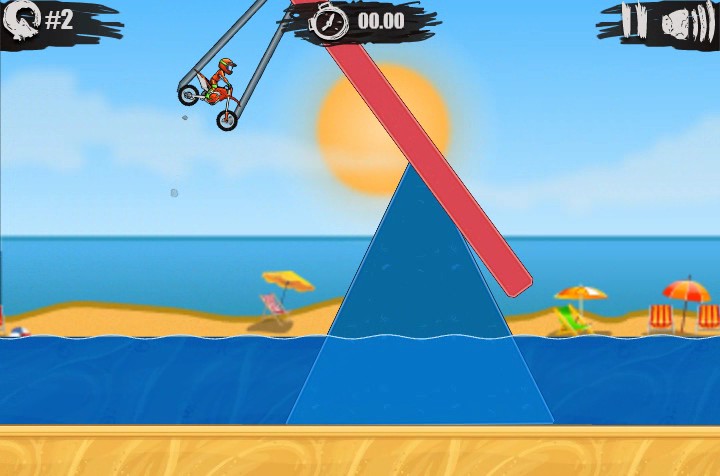Pause the game with the pause button
The height and width of the screenshot is (476, 720).
point(634,21)
